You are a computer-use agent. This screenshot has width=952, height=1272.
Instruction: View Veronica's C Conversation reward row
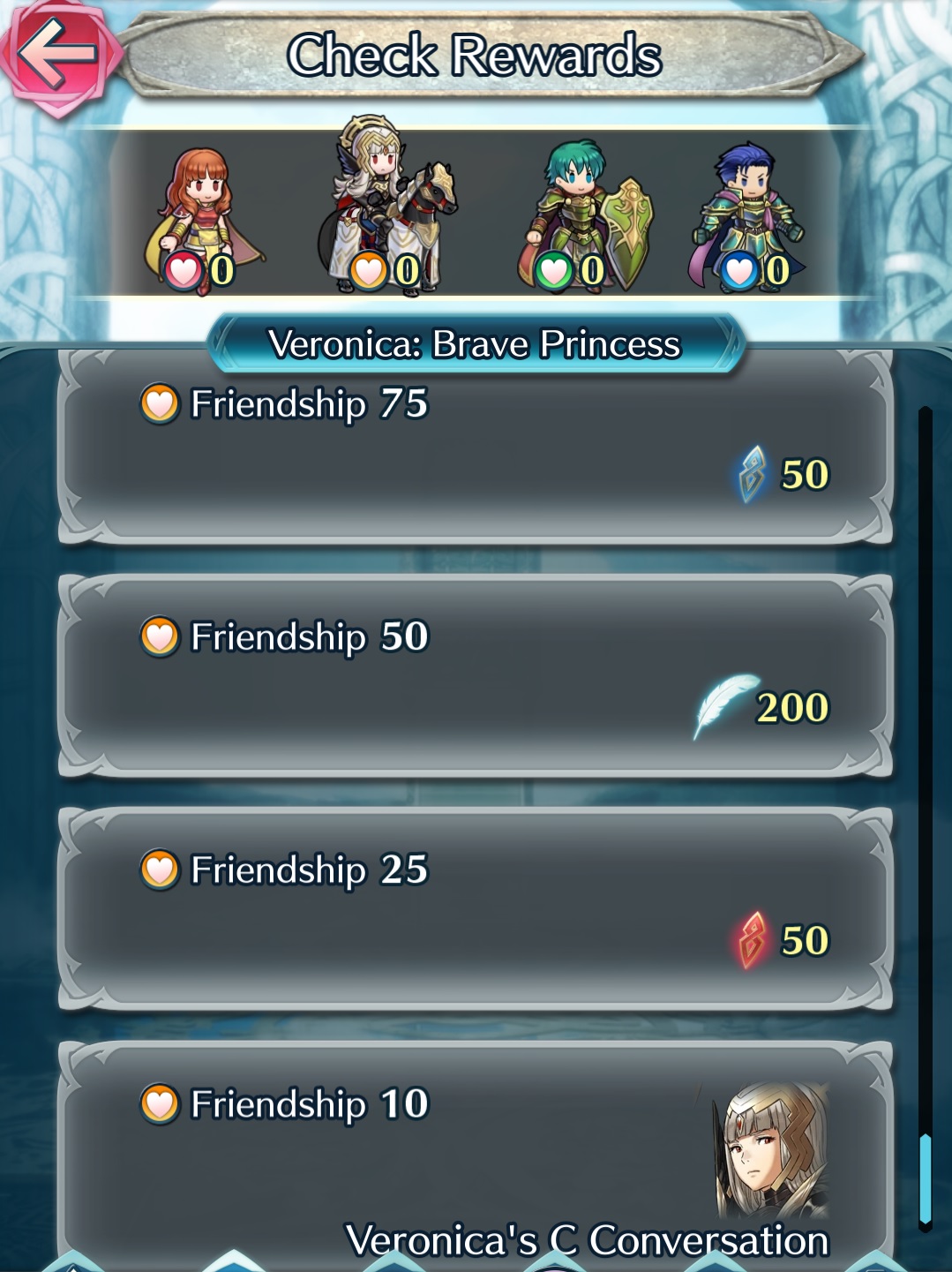click(x=475, y=1156)
